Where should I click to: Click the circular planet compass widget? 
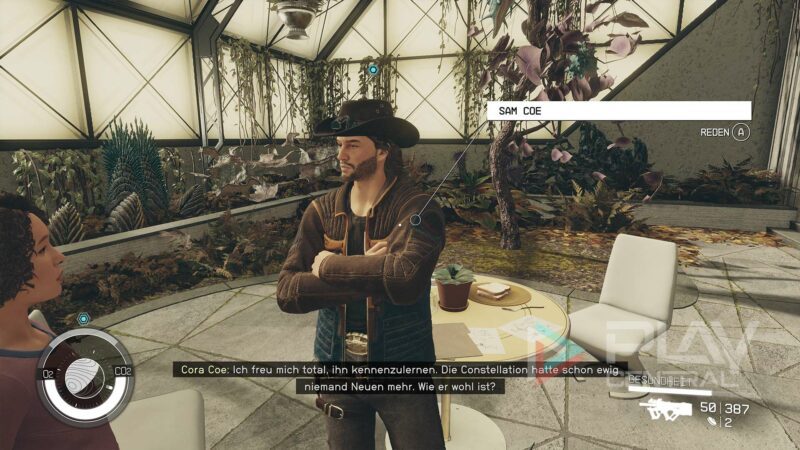coord(83,375)
